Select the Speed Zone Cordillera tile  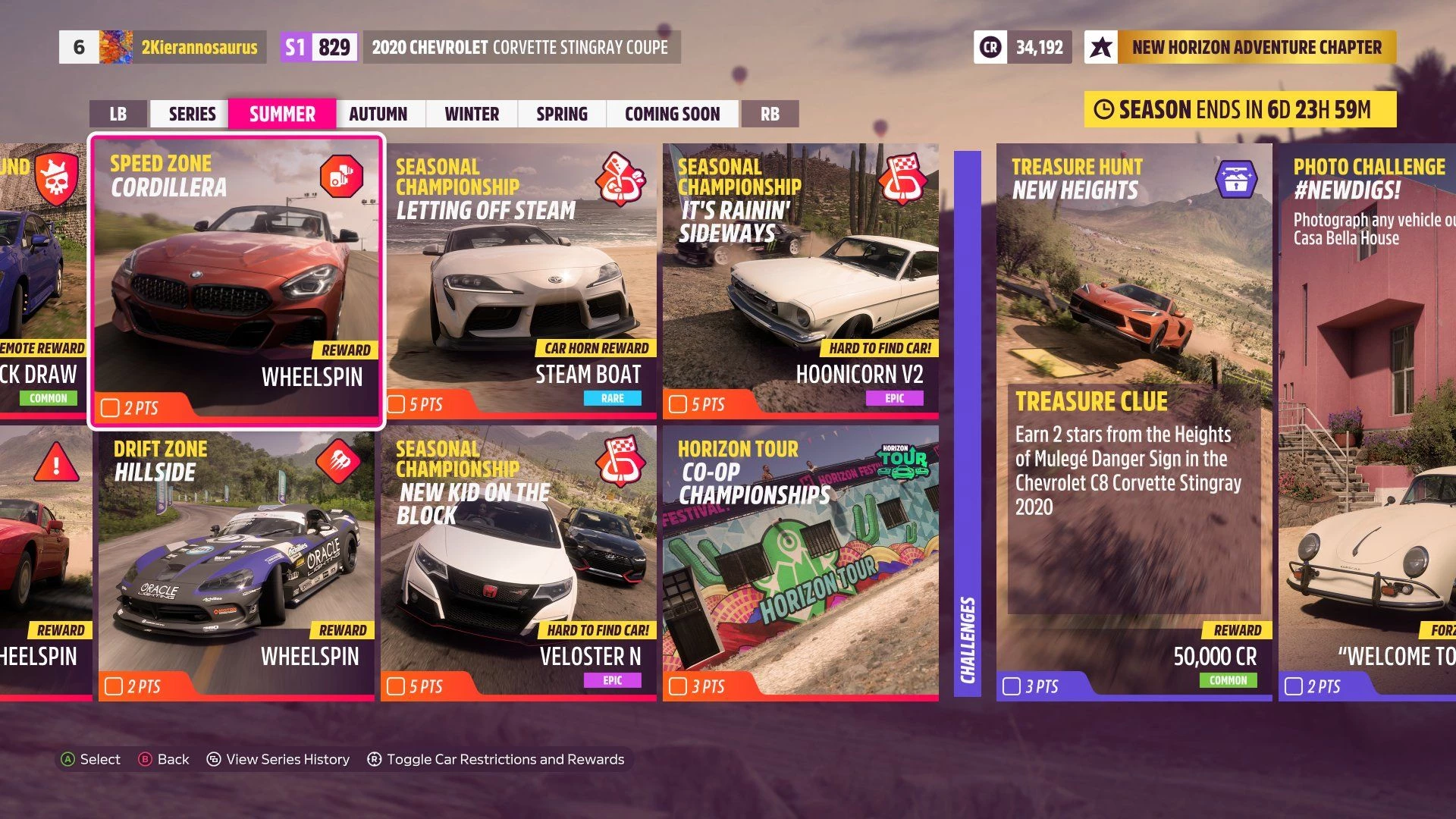[x=237, y=281]
